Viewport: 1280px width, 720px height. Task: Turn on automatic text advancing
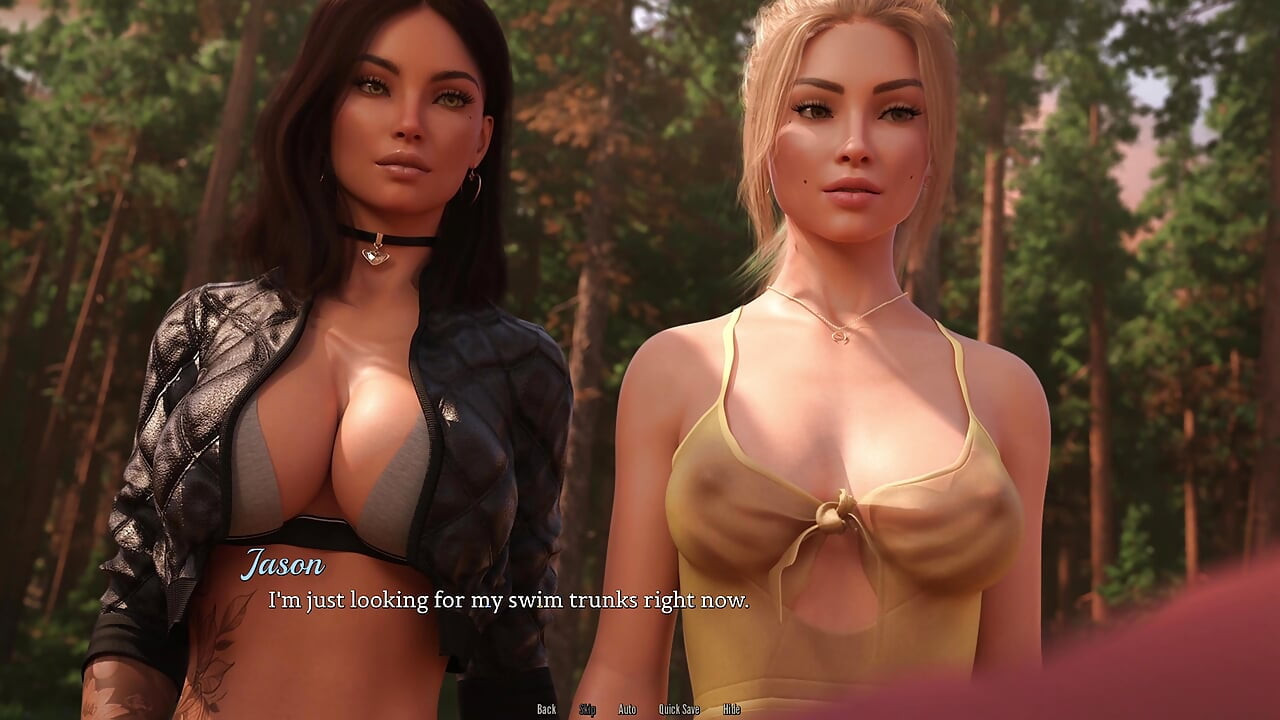pyautogui.click(x=627, y=709)
